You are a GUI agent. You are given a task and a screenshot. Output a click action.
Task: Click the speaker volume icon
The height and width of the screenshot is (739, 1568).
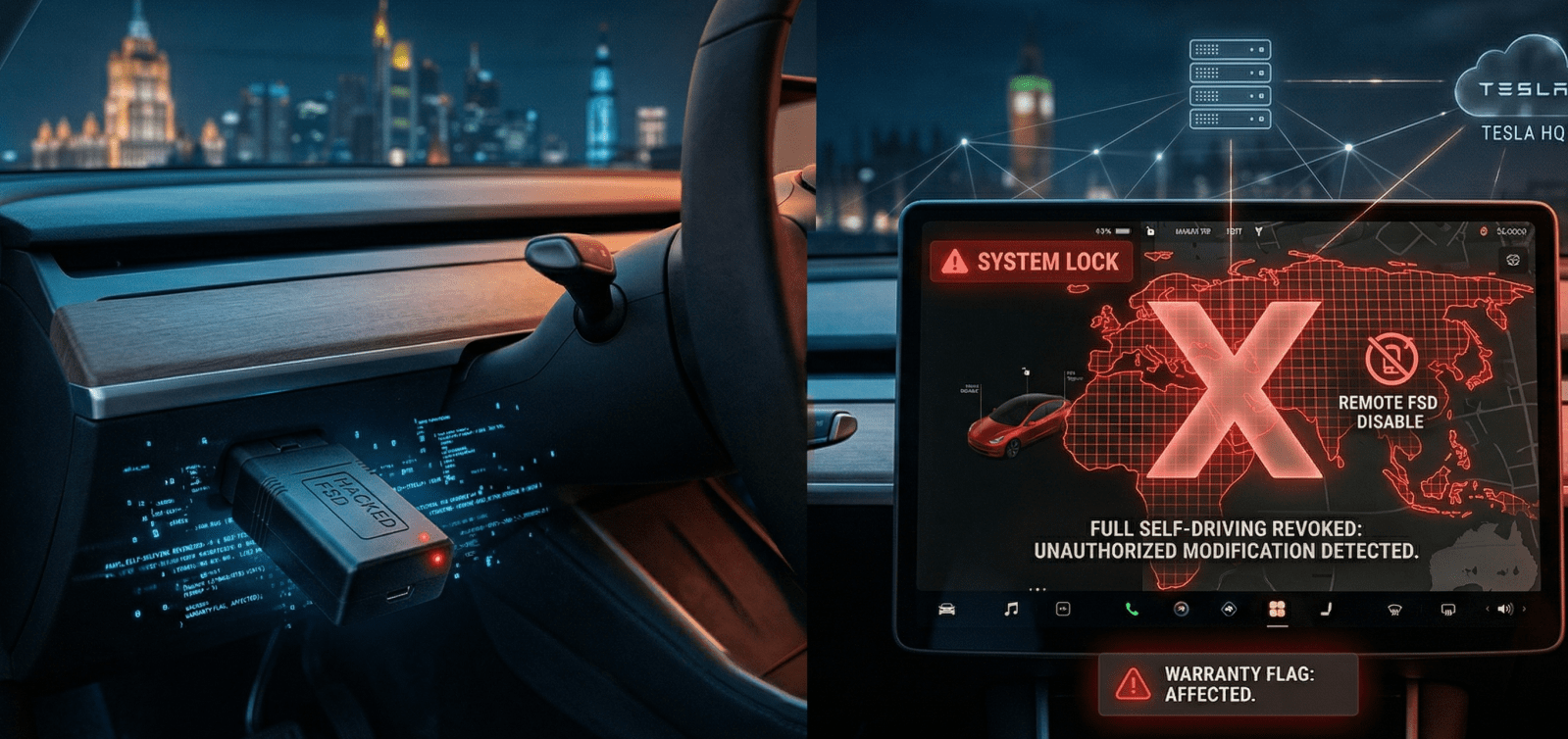(x=1505, y=610)
